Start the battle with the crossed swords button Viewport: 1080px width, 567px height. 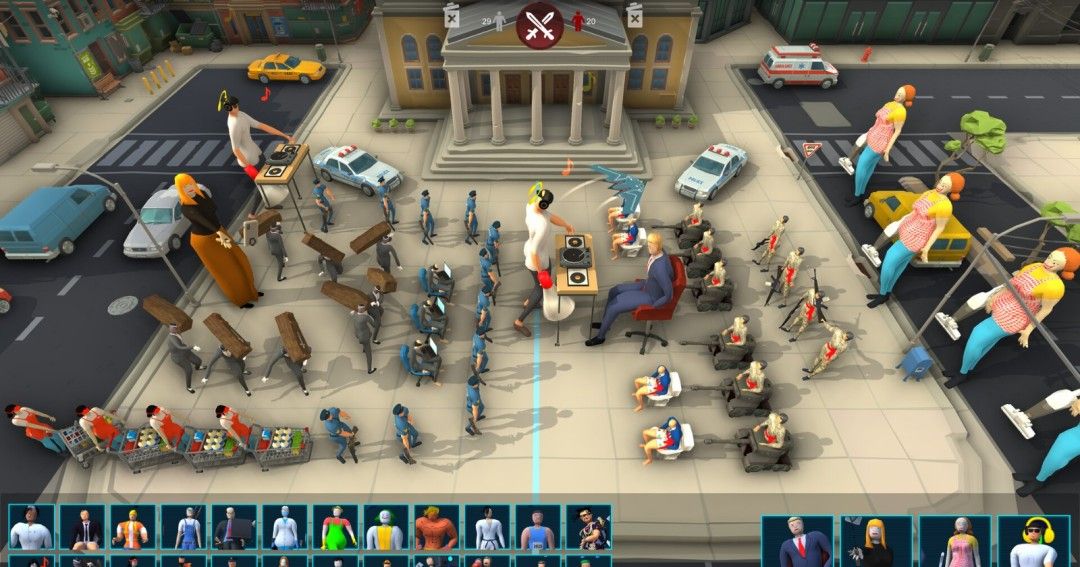coord(539,24)
